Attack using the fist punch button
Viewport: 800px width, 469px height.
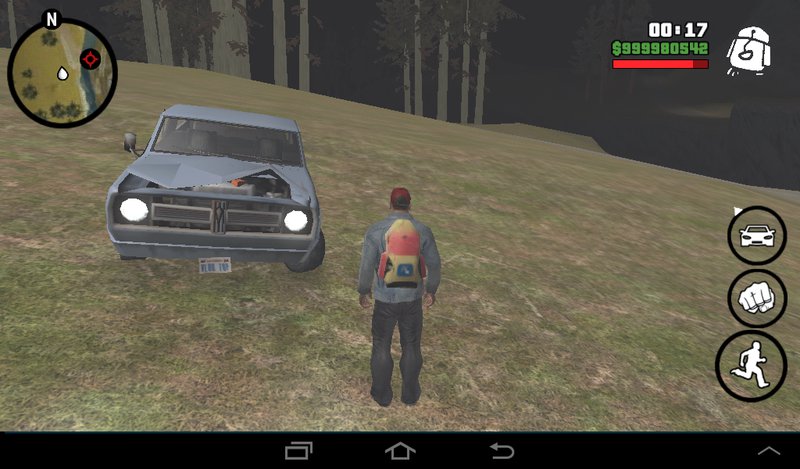tap(757, 298)
